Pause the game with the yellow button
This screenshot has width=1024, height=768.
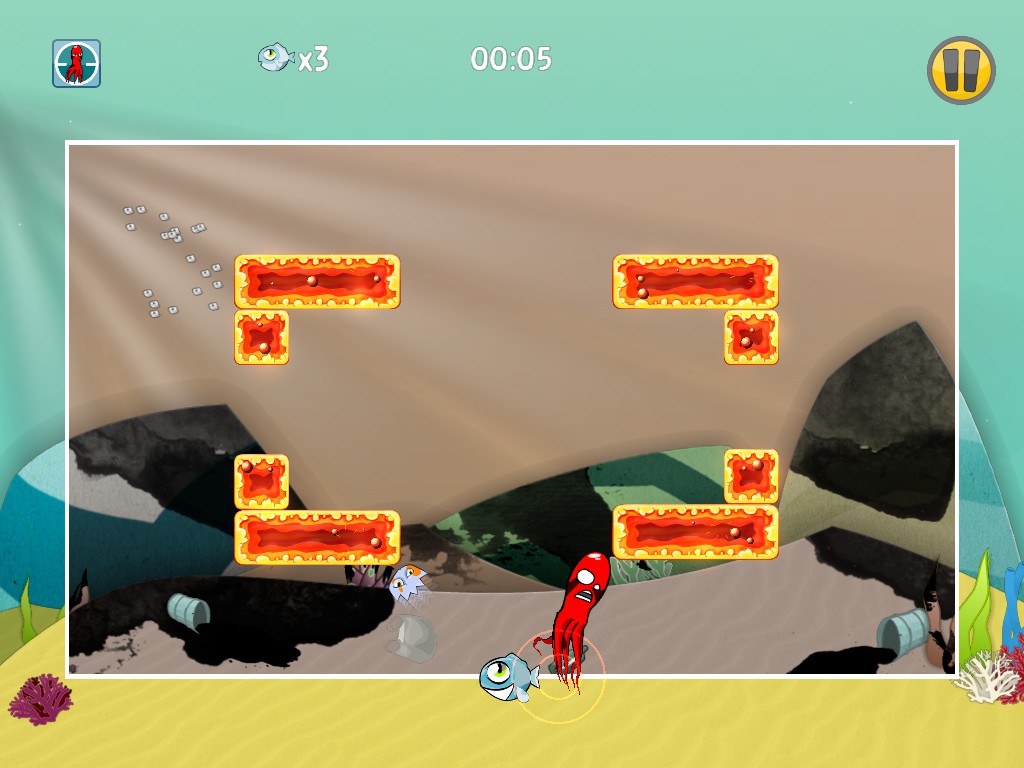pyautogui.click(x=961, y=71)
